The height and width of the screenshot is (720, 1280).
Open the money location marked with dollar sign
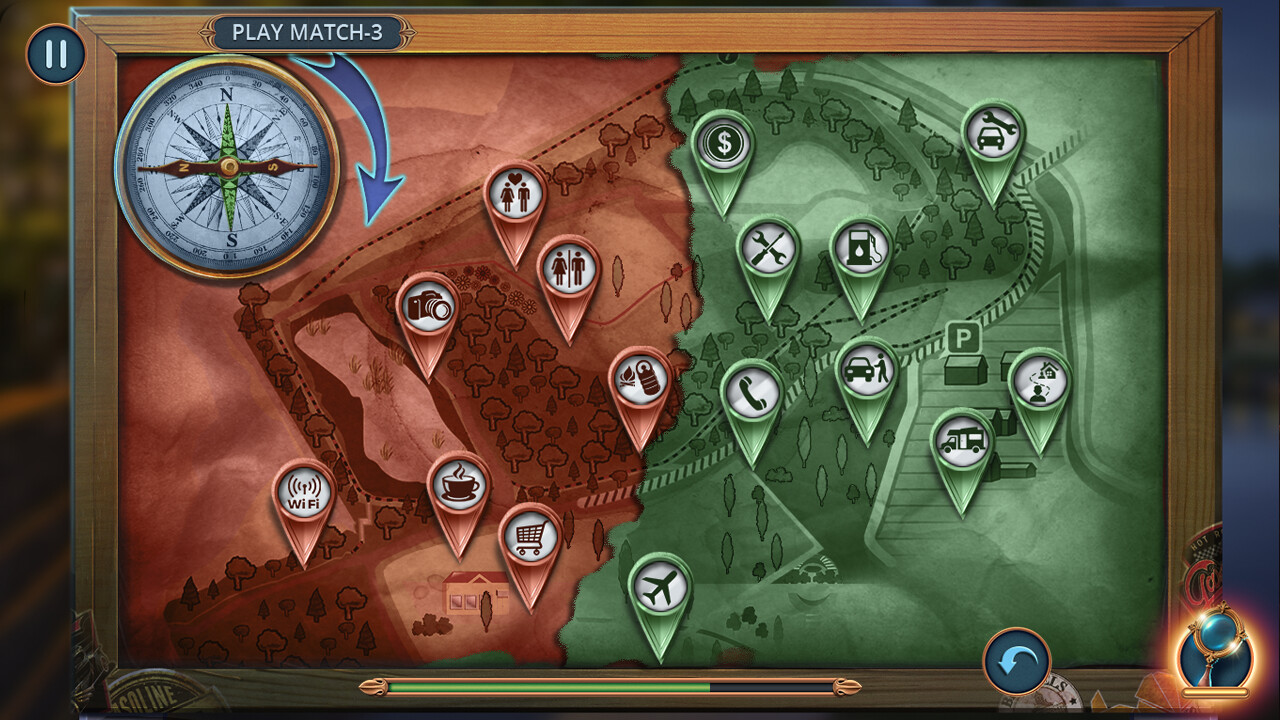pyautogui.click(x=723, y=143)
